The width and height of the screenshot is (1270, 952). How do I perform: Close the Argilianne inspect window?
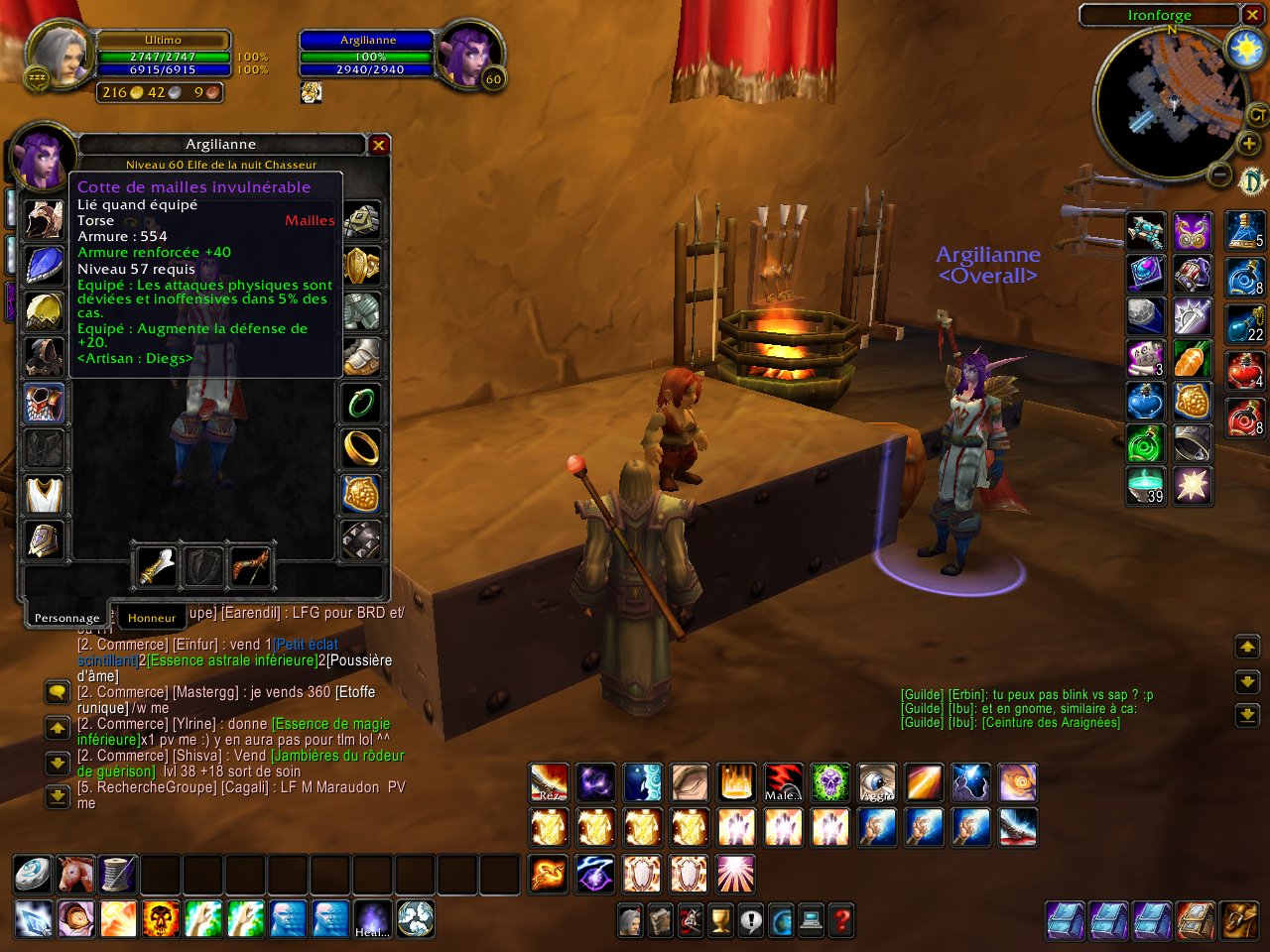click(378, 146)
